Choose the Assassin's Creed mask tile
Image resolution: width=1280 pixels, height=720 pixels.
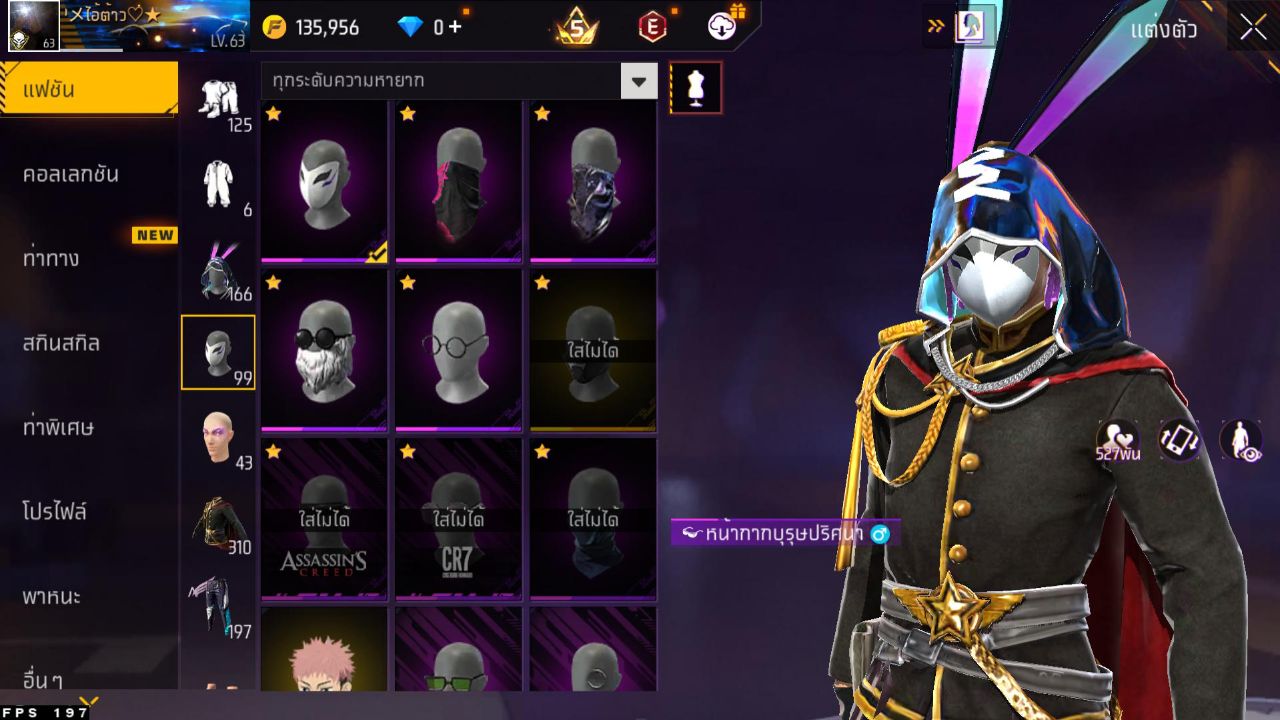pos(324,518)
